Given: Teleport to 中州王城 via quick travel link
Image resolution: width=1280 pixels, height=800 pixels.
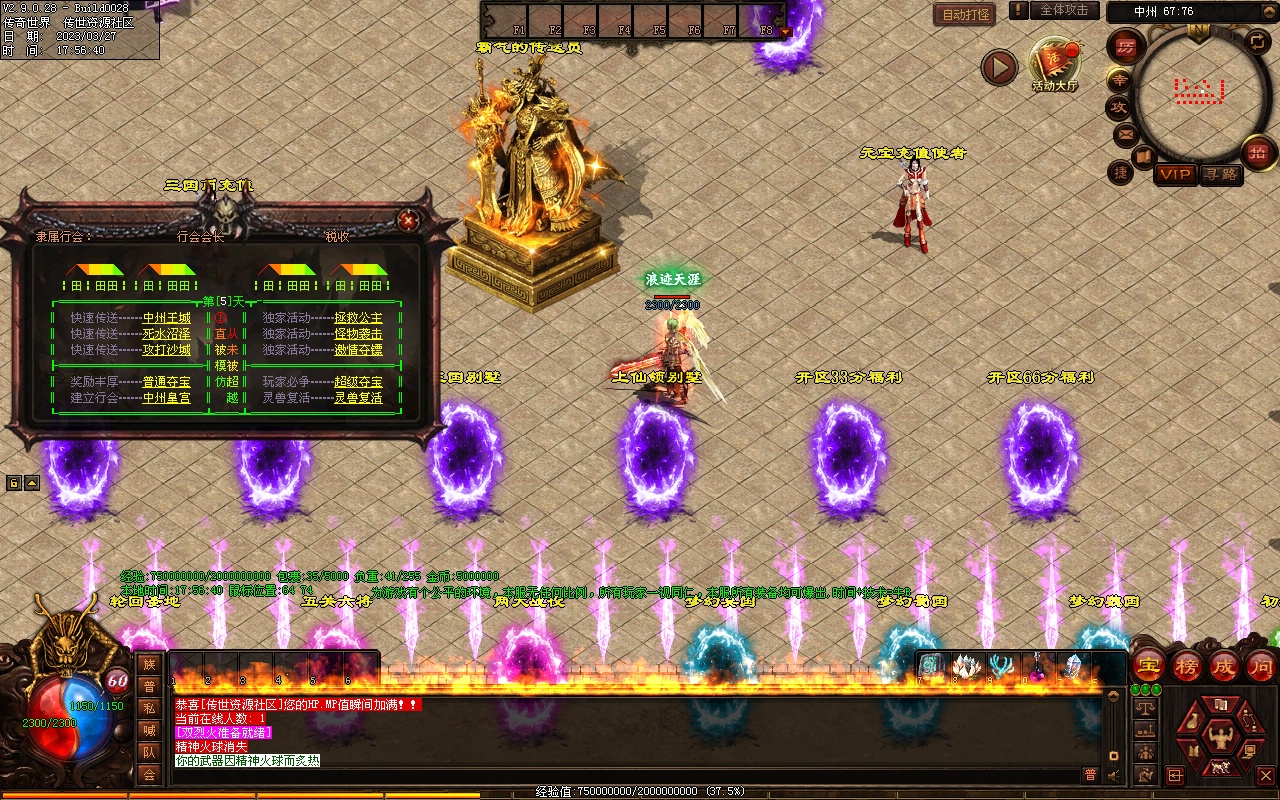Looking at the screenshot, I should click(166, 318).
